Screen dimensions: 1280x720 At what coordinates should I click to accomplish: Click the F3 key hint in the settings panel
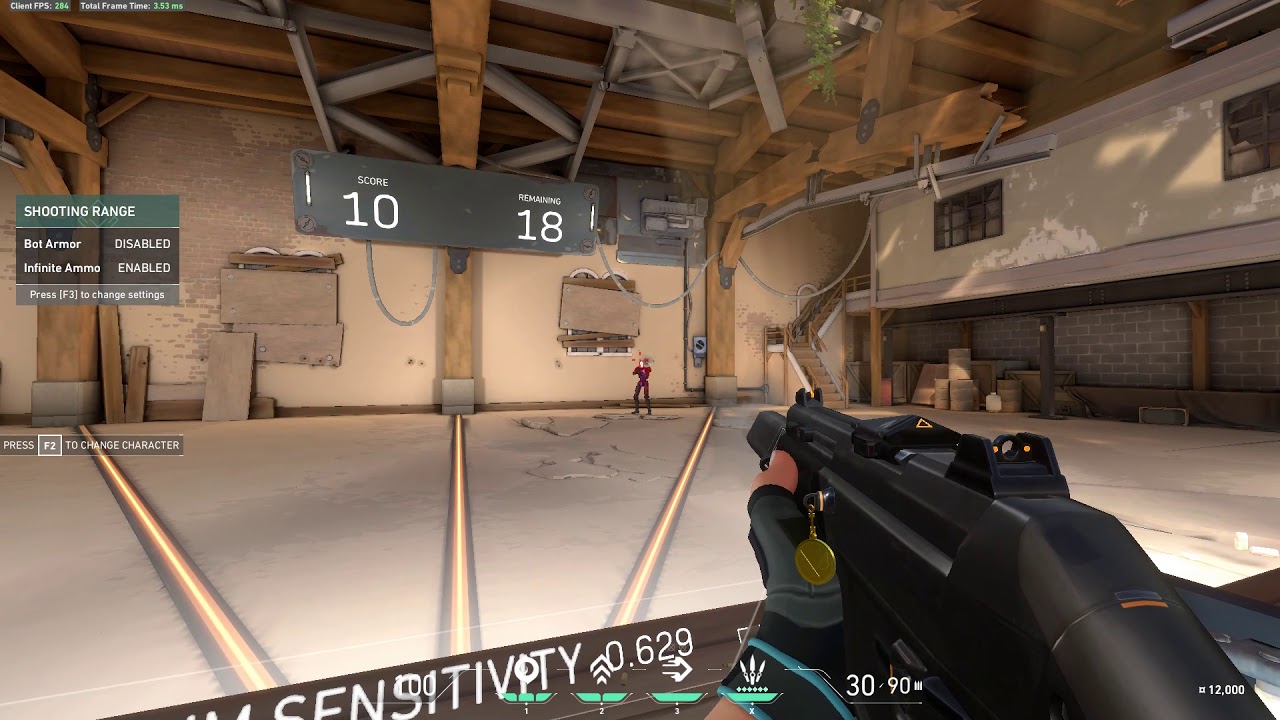[x=68, y=294]
